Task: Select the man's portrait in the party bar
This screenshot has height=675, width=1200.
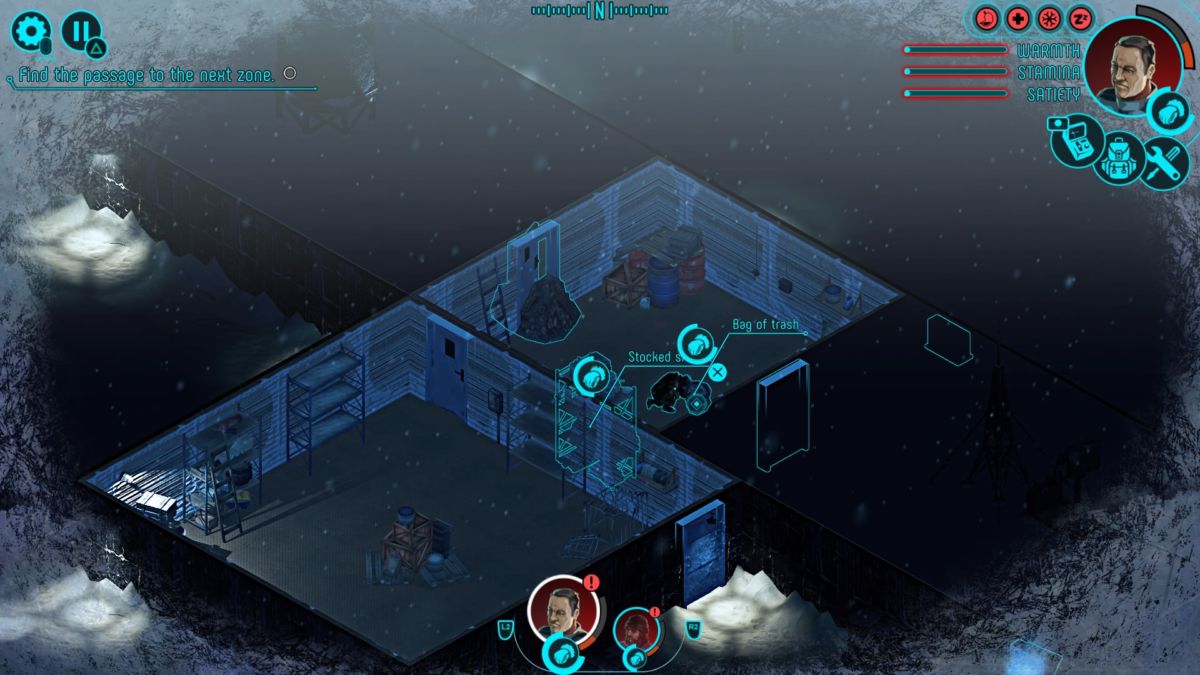Action: [563, 609]
